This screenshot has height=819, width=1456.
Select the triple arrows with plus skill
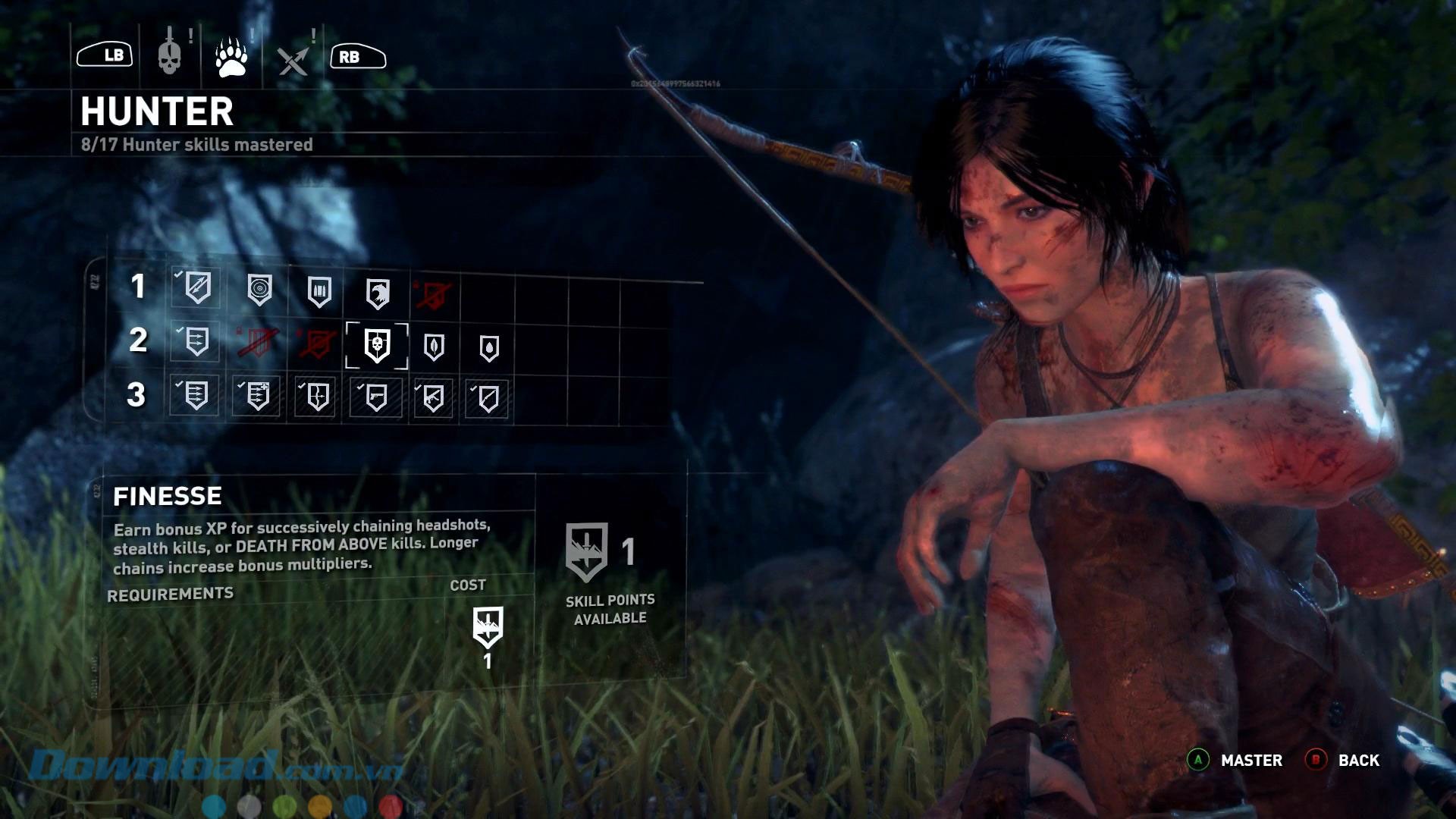click(257, 395)
